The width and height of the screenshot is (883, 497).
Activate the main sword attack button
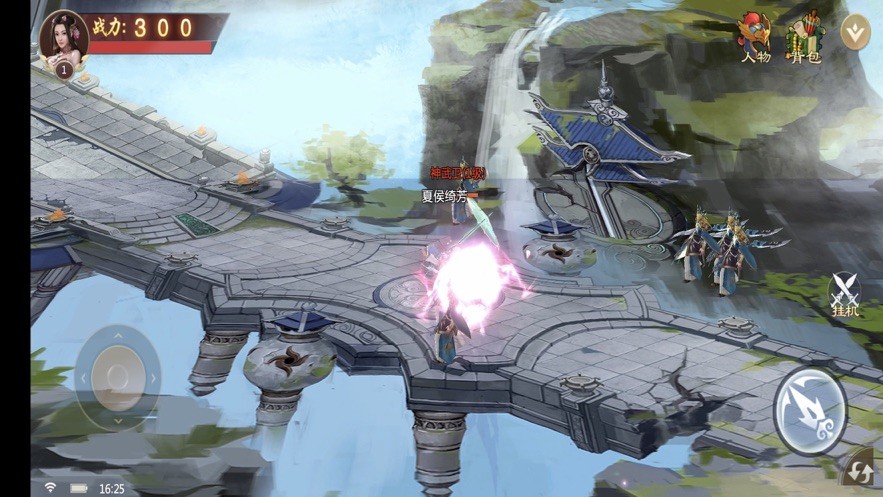click(x=810, y=411)
